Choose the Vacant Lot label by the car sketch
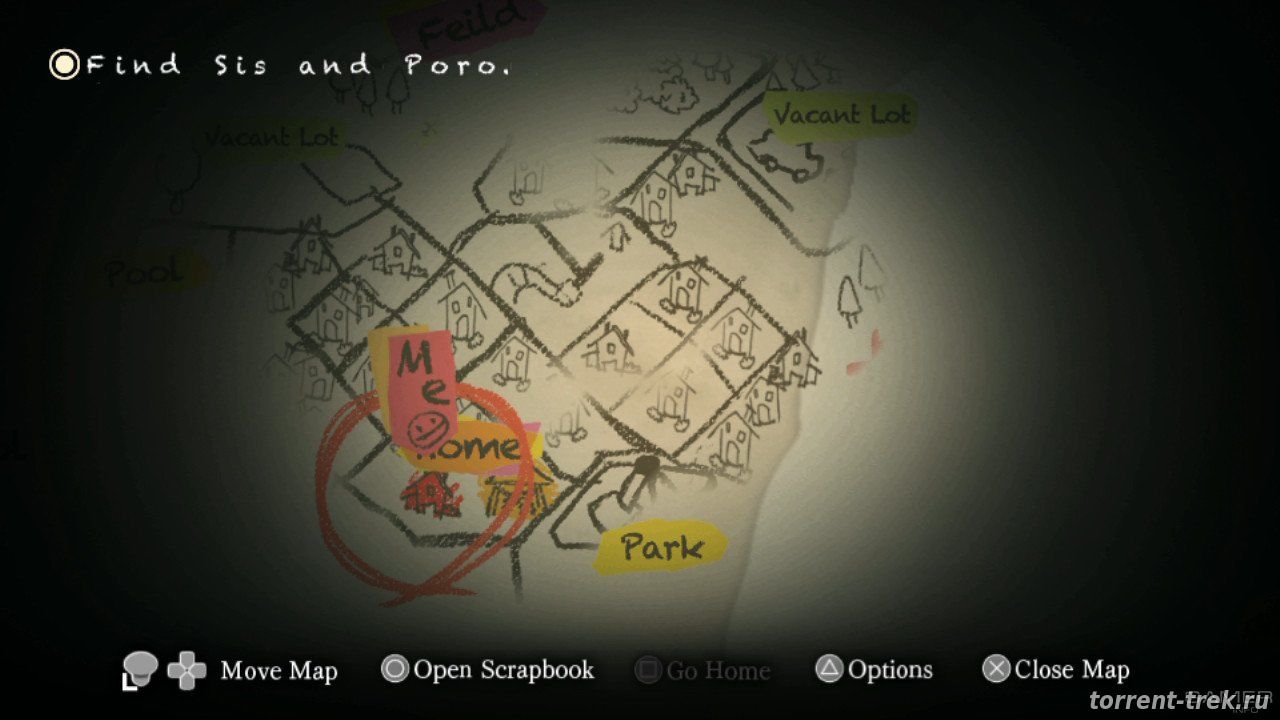Viewport: 1280px width, 720px height. [840, 116]
